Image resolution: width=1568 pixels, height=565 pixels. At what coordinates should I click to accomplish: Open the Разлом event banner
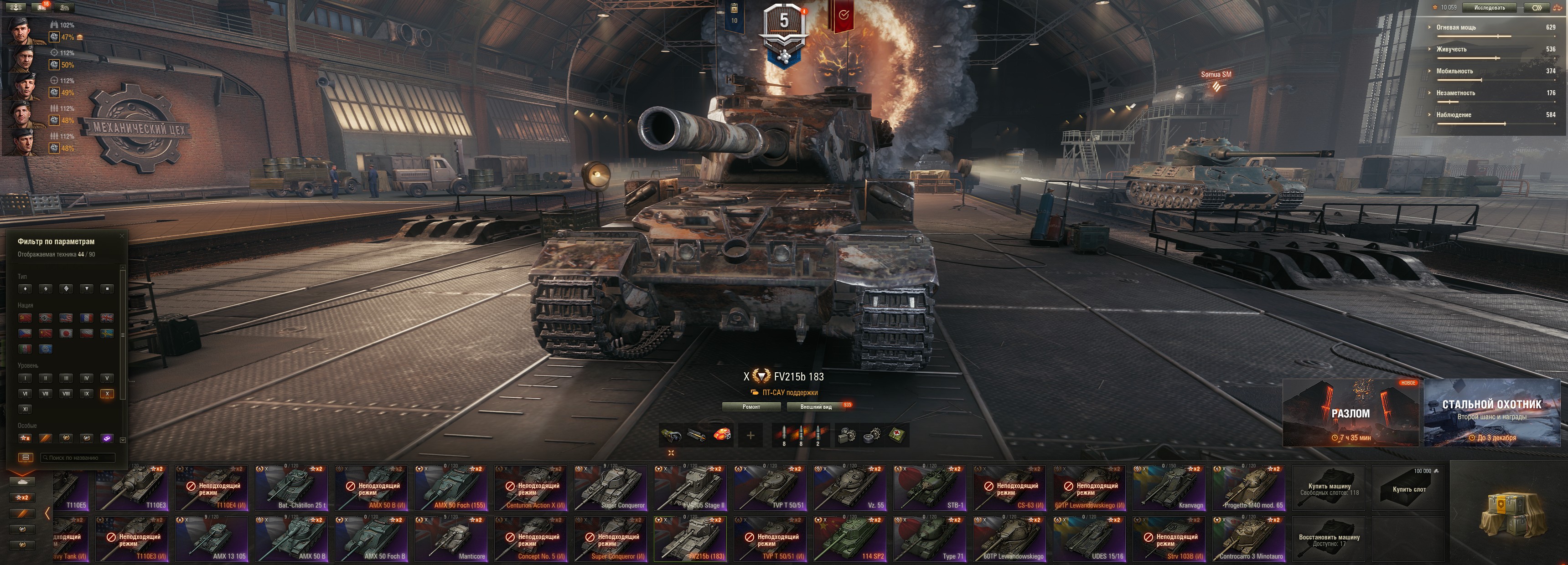tap(1350, 413)
